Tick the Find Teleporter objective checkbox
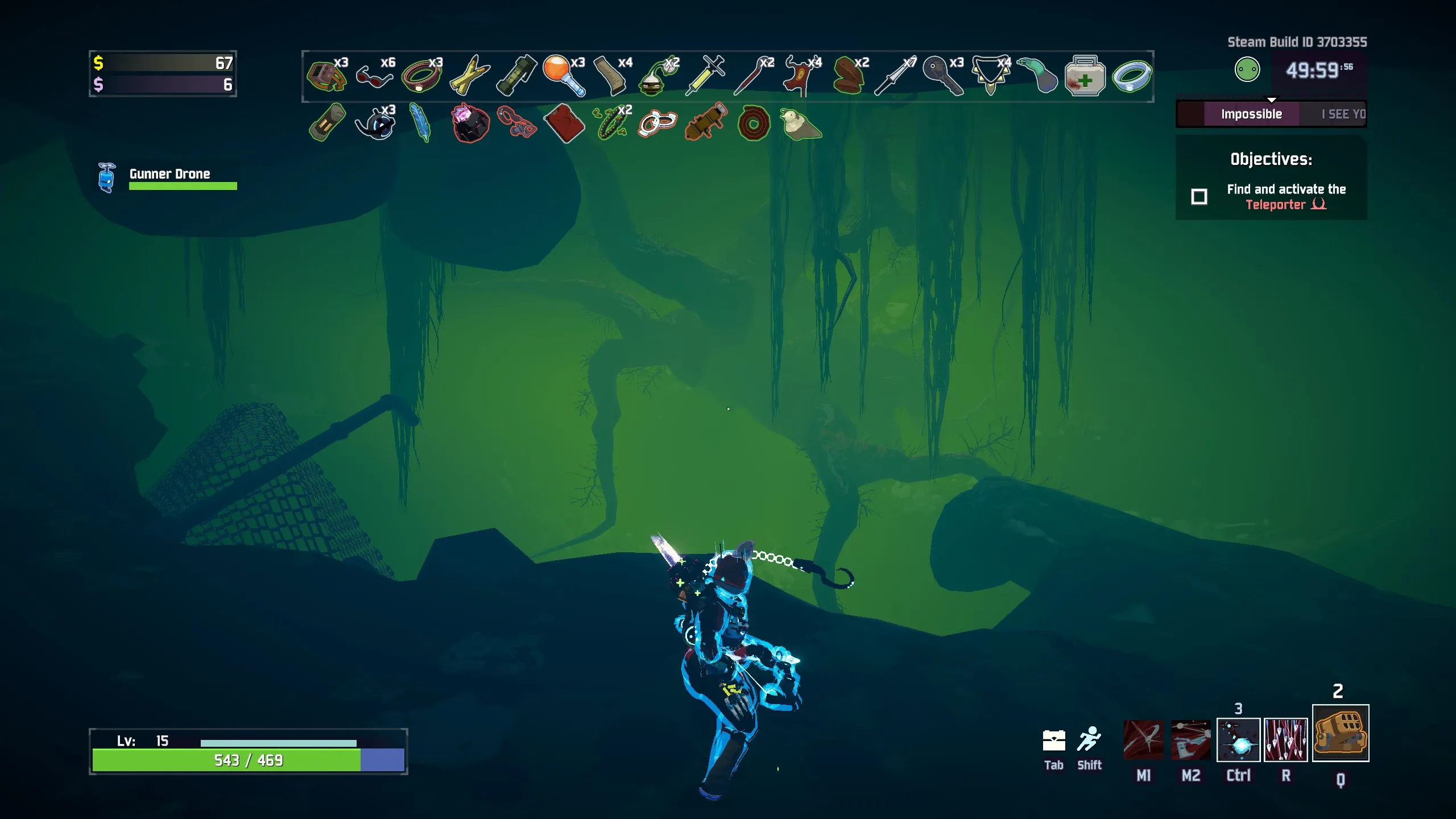 [x=1199, y=197]
